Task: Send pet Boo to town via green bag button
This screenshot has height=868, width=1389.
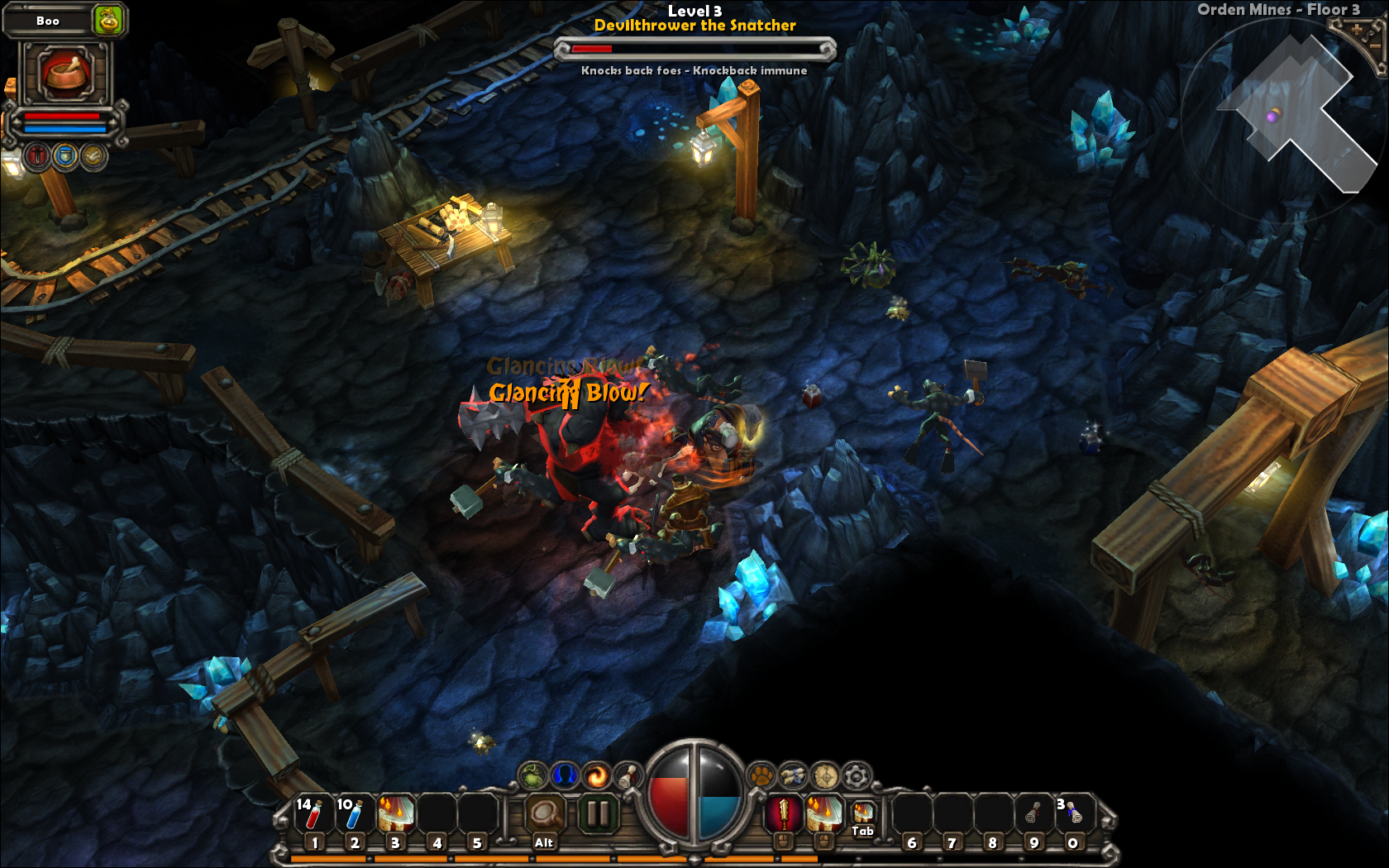Action: pos(107,19)
